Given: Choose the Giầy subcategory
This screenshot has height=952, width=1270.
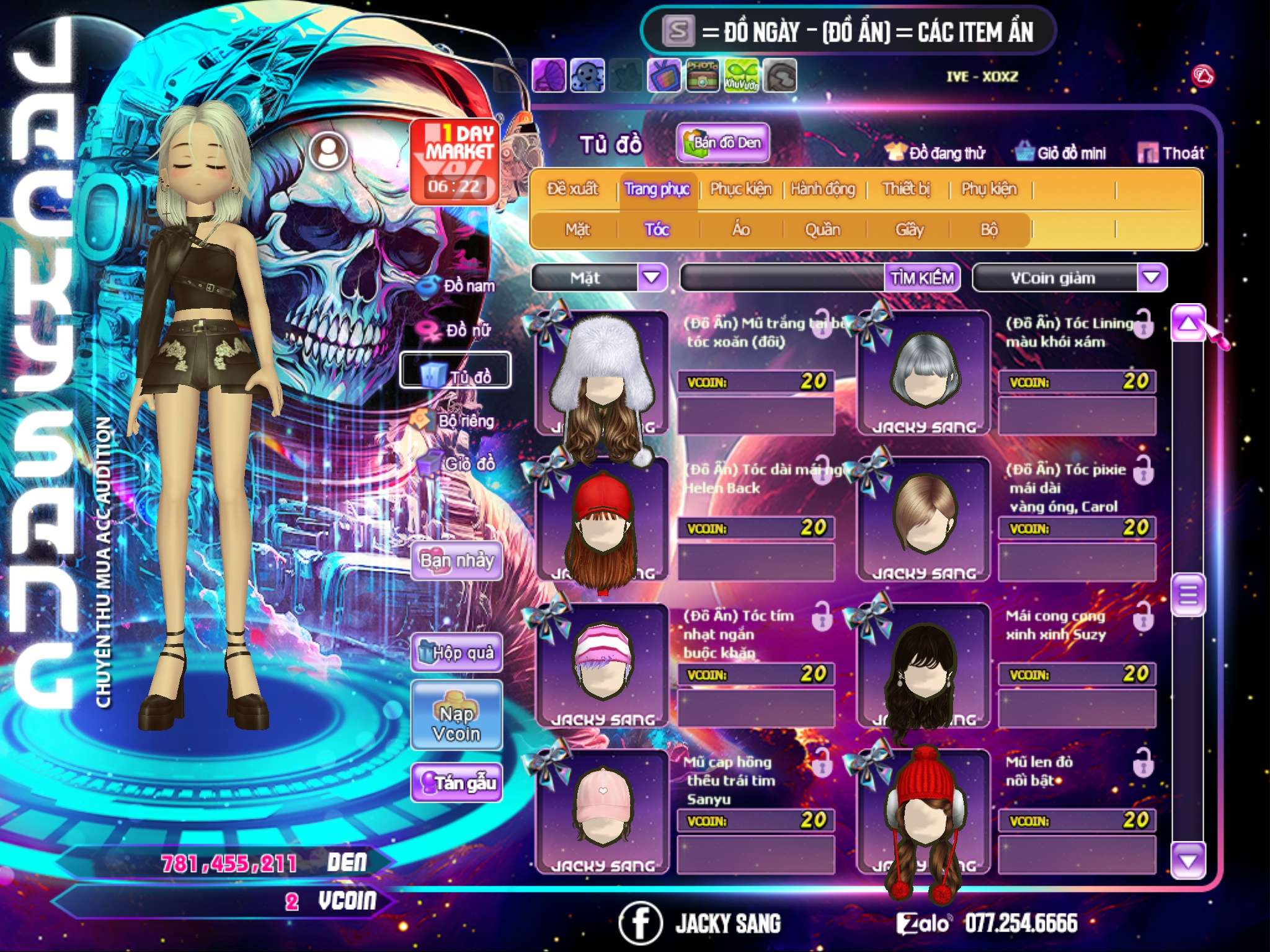Looking at the screenshot, I should click(909, 230).
